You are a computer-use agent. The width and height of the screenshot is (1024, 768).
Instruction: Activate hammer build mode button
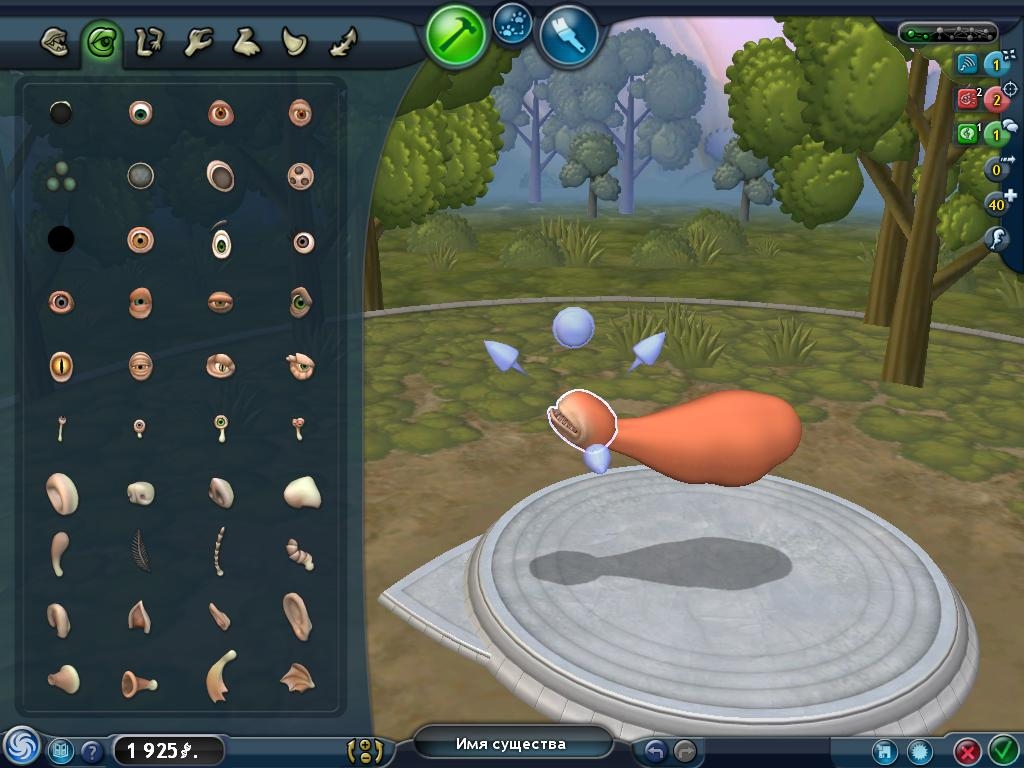455,35
